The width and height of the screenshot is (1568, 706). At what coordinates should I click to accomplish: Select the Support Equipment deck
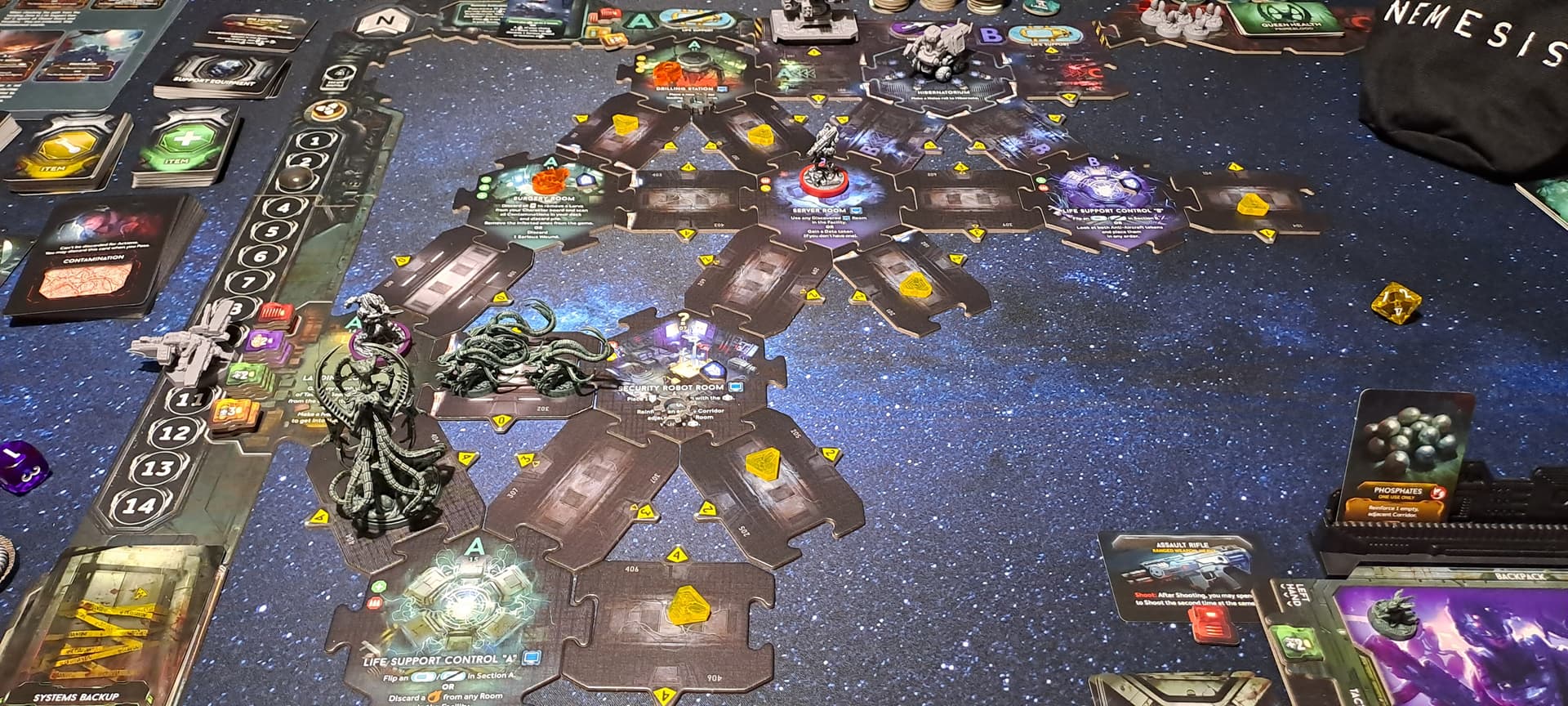pyautogui.click(x=222, y=75)
